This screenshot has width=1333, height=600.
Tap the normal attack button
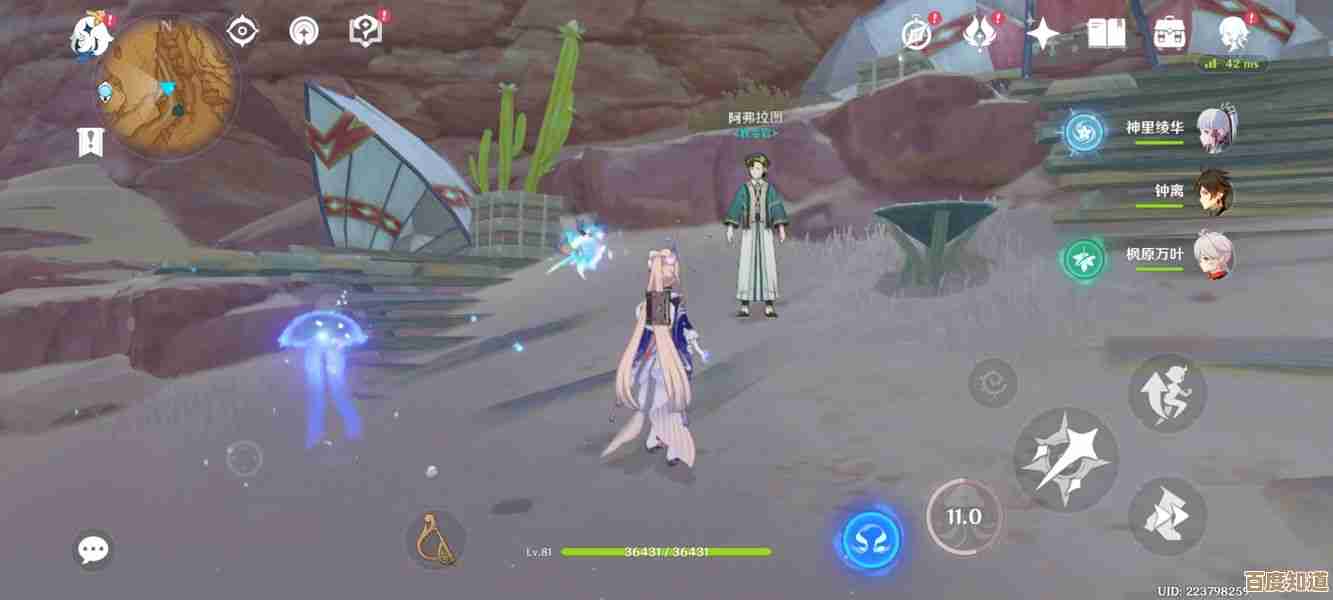pyautogui.click(x=1065, y=461)
